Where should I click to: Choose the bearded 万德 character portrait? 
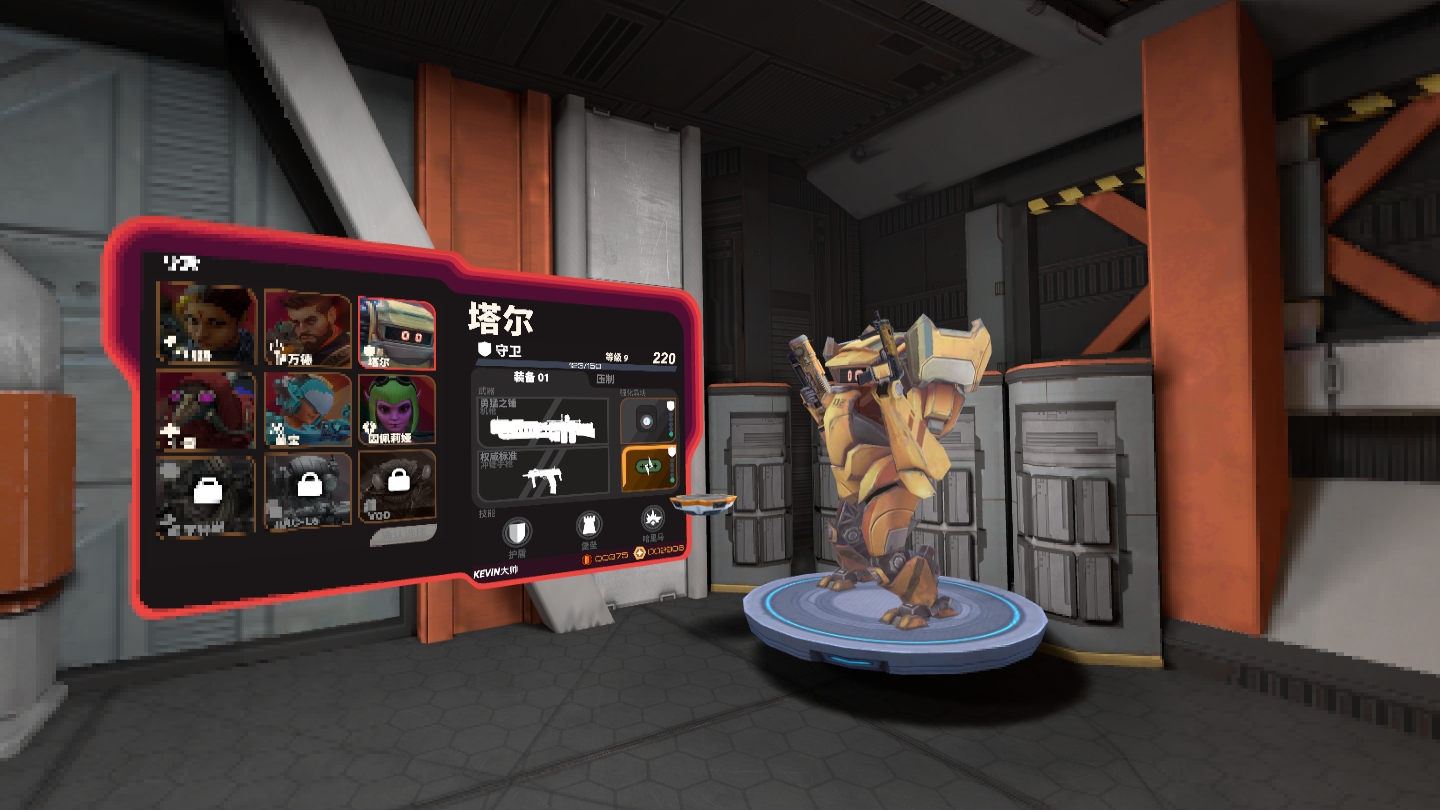pos(307,327)
